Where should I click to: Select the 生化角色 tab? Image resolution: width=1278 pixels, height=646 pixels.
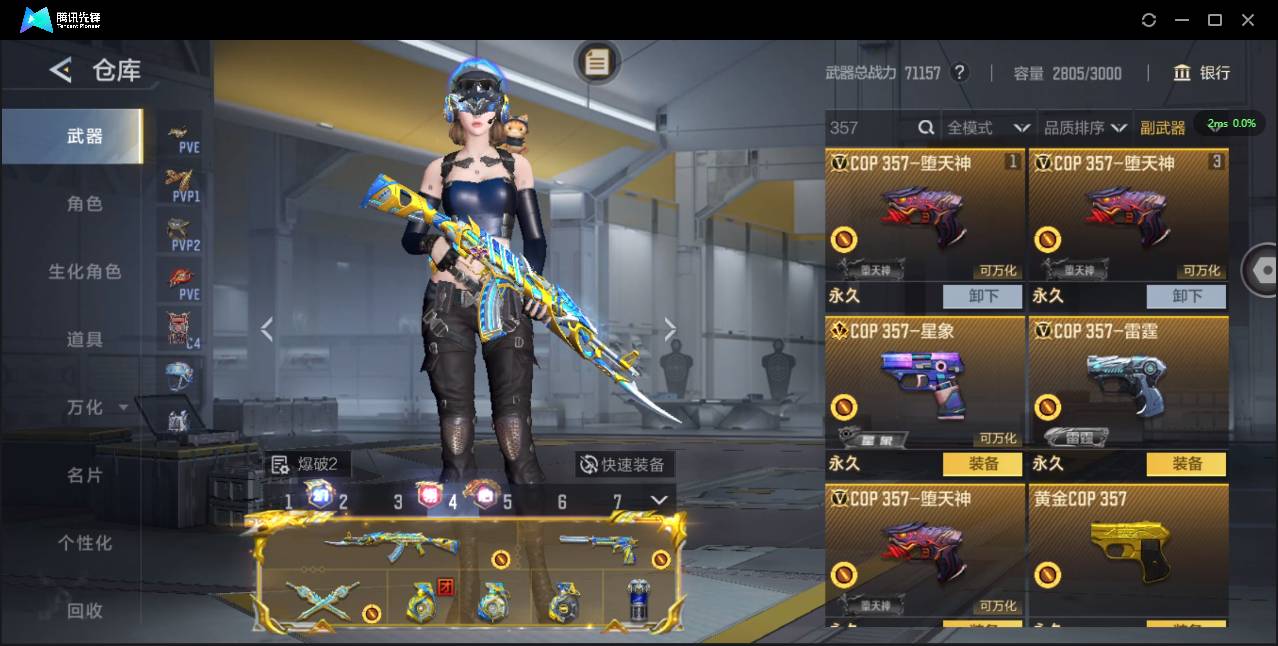click(84, 272)
